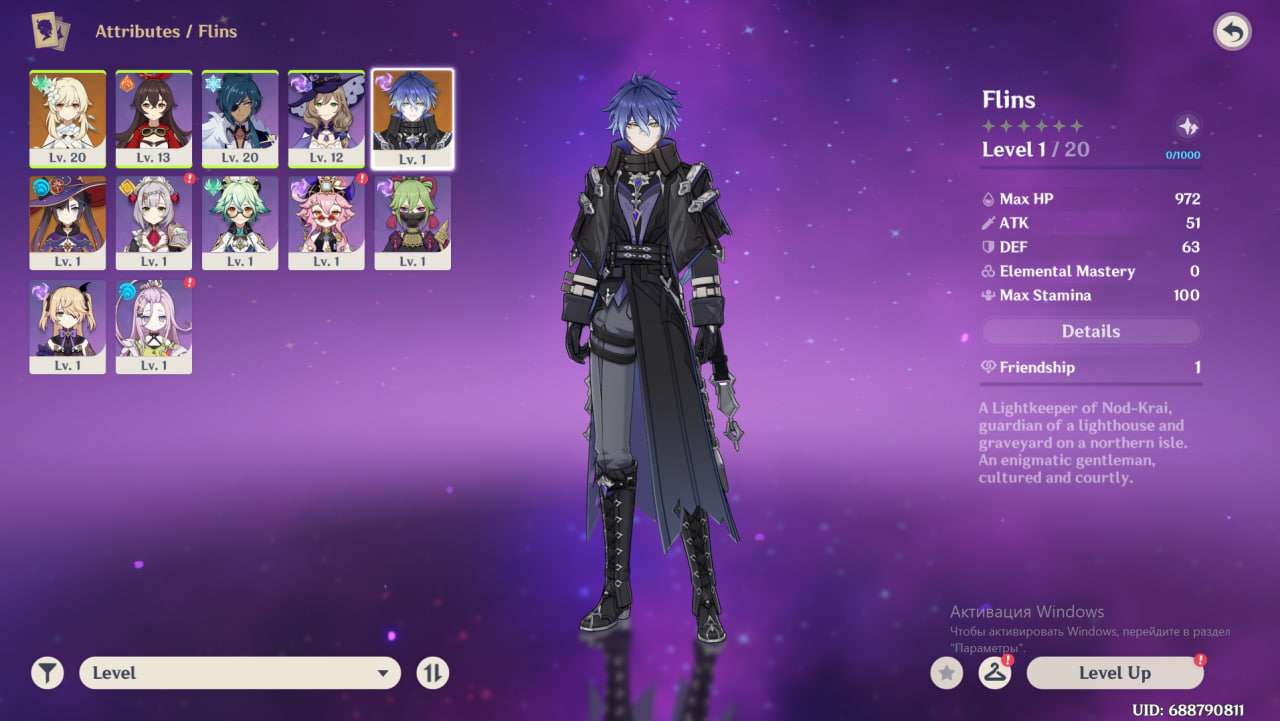The image size is (1280, 721).
Task: Pick Sucrose's character portrait
Action: pos(240,222)
